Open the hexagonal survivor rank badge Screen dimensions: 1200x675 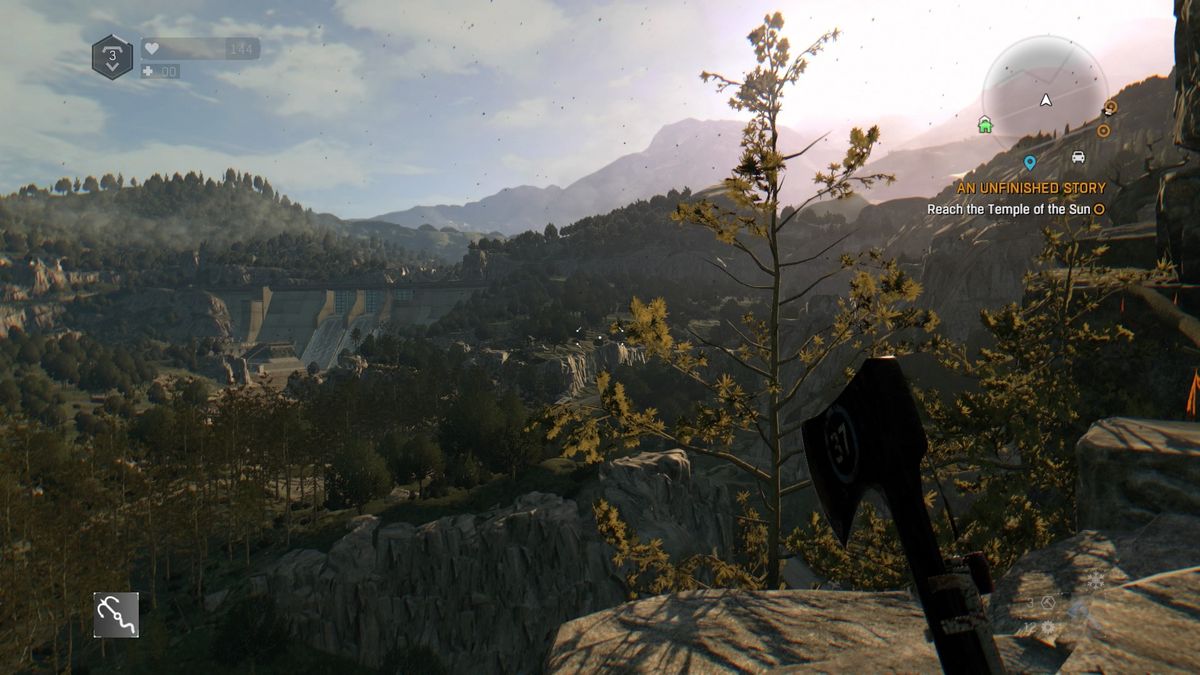click(x=112, y=57)
